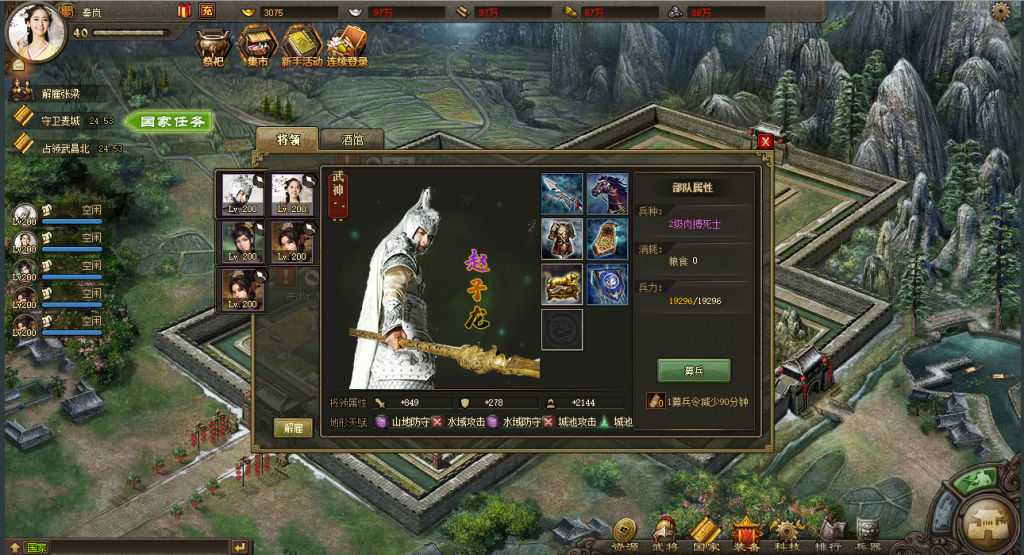Open the 新手活动 newbie event
The image size is (1024, 555).
(x=301, y=45)
